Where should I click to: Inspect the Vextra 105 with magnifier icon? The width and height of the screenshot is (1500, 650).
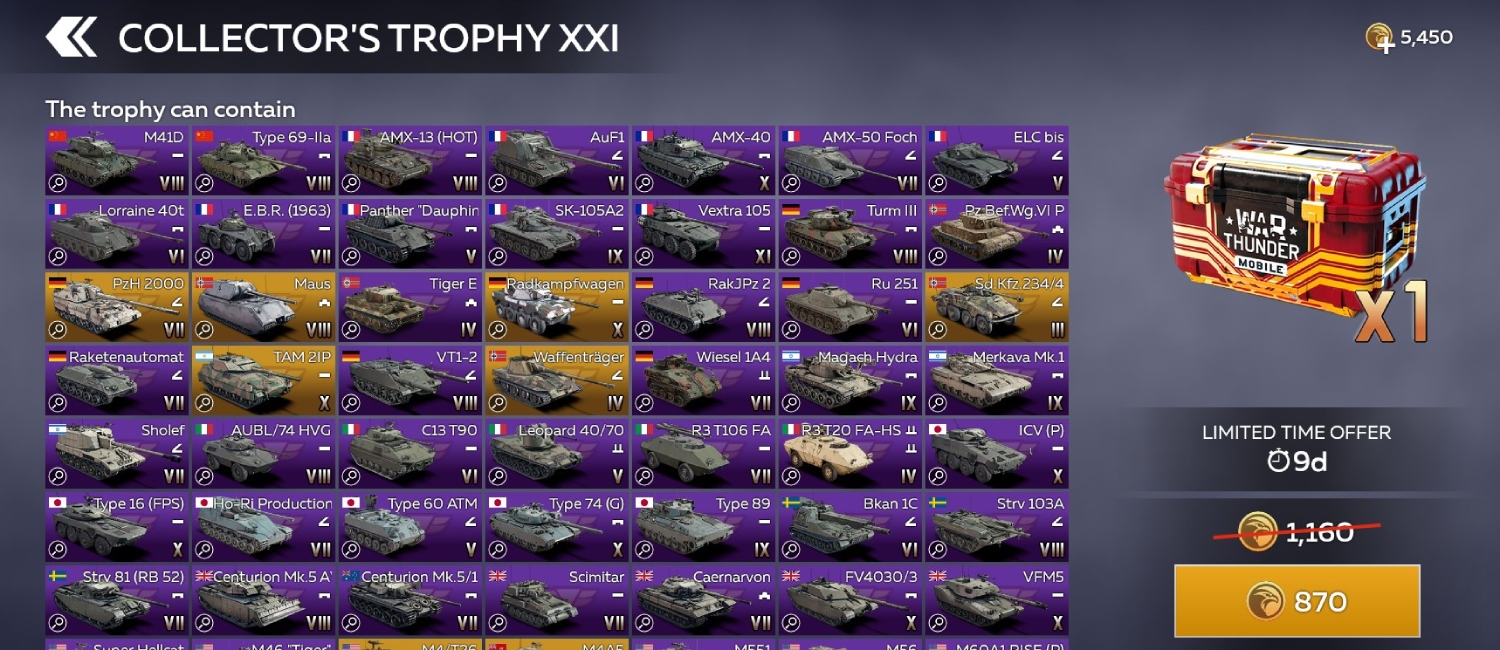pyautogui.click(x=644, y=257)
